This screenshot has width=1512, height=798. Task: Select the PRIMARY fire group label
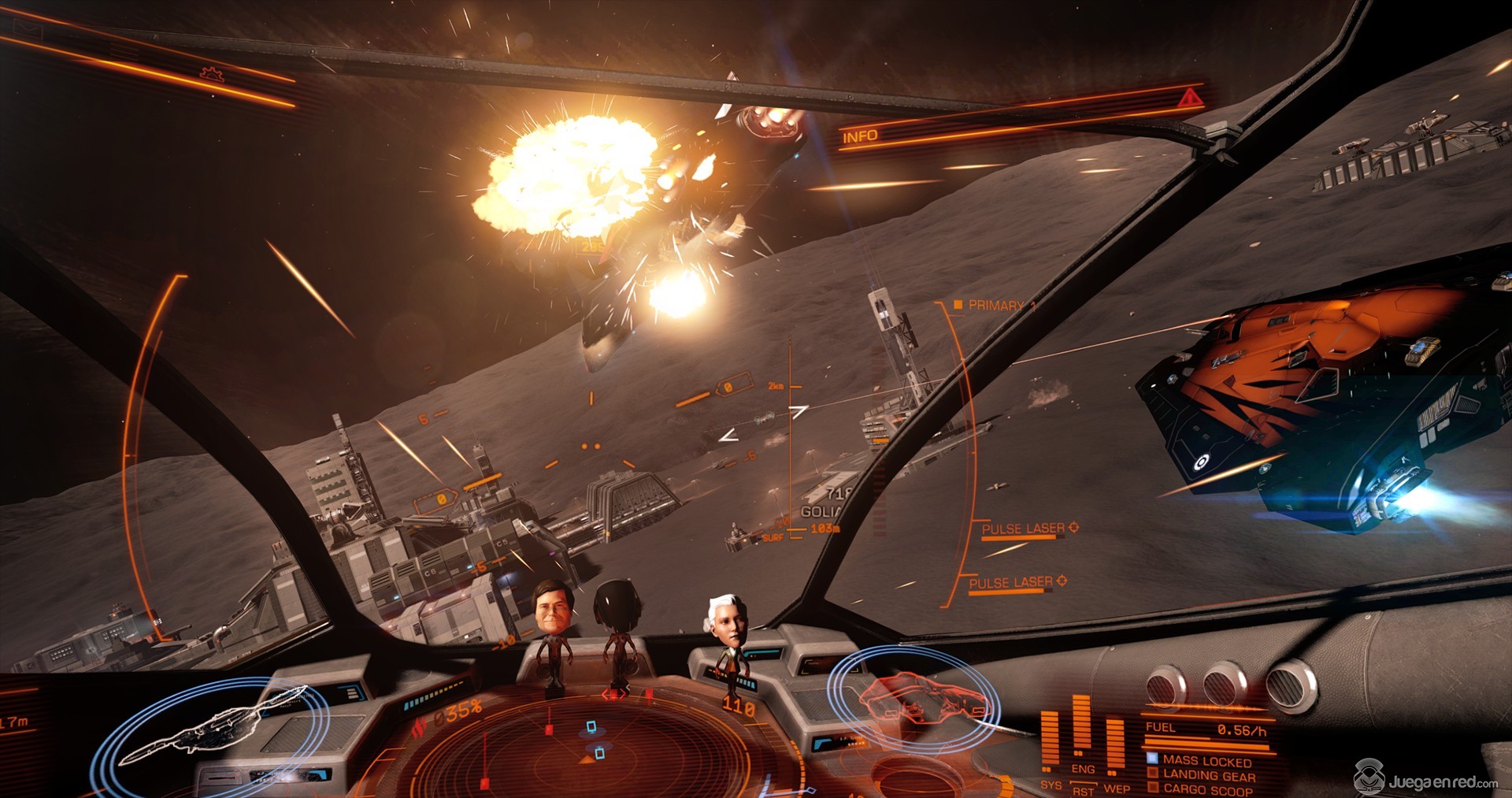point(995,305)
